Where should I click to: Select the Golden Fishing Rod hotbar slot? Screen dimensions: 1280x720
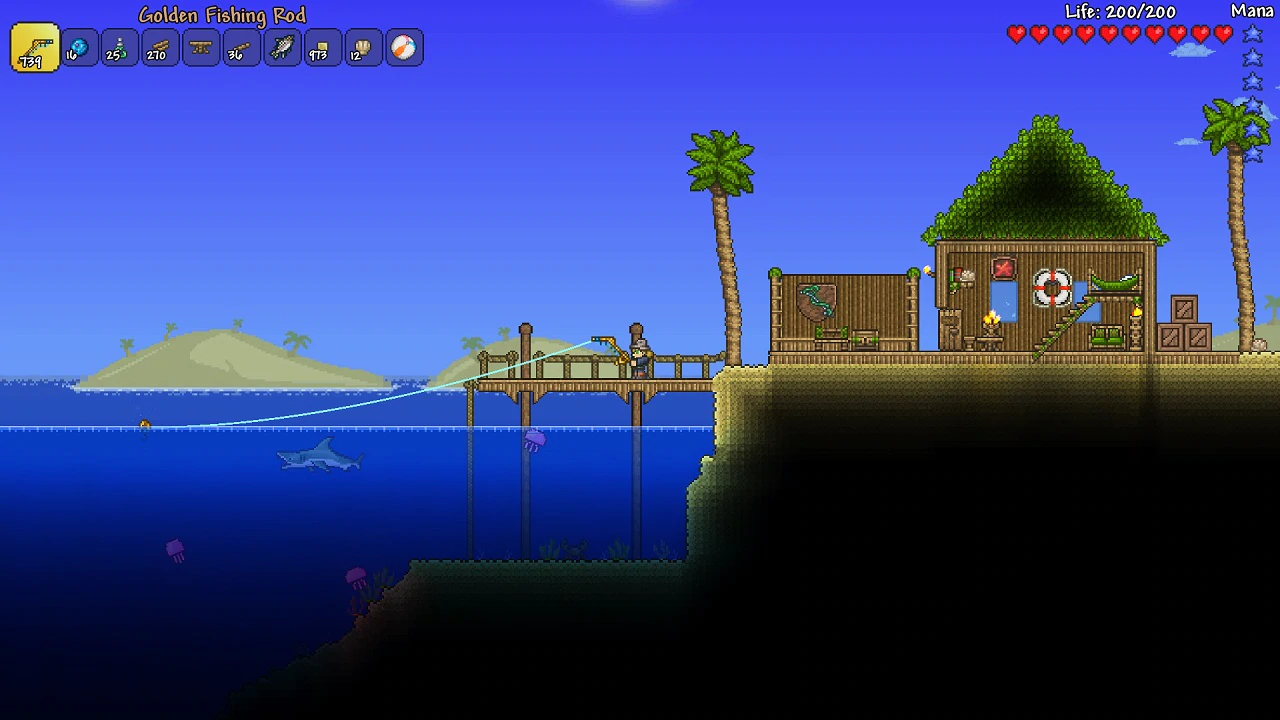tap(33, 47)
